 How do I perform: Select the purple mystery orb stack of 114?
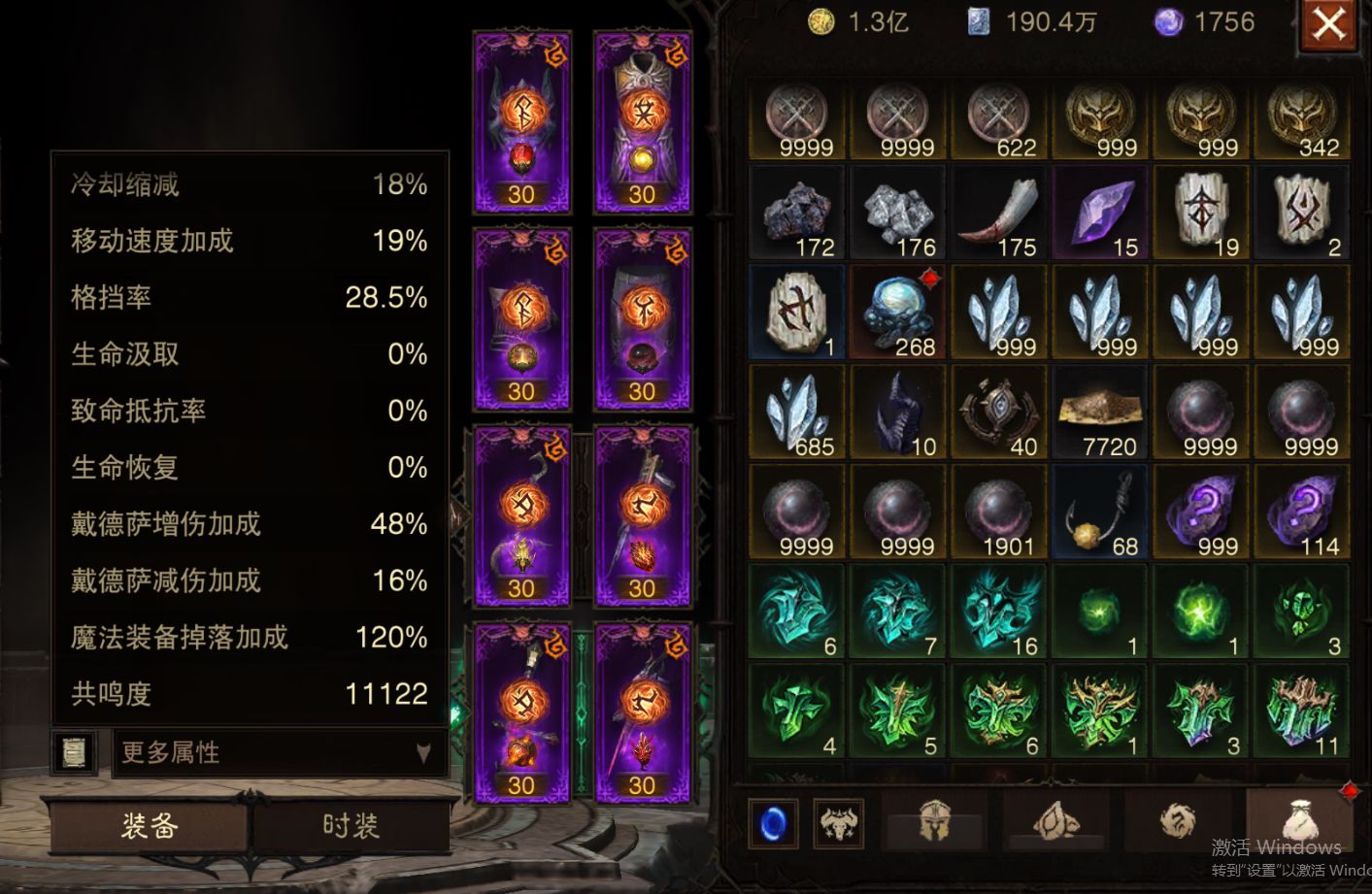pos(1302,513)
